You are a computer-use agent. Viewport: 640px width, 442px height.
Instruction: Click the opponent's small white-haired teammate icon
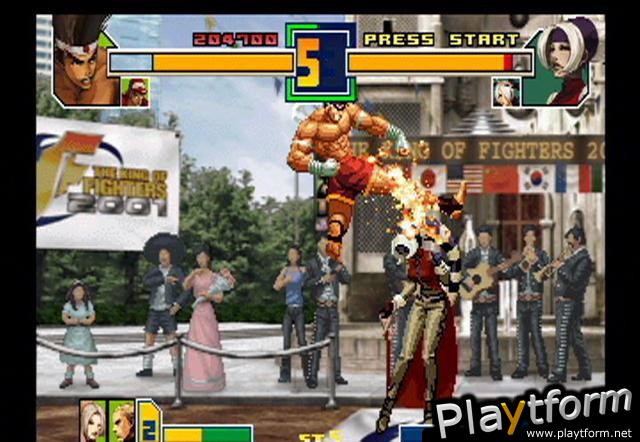505,92
